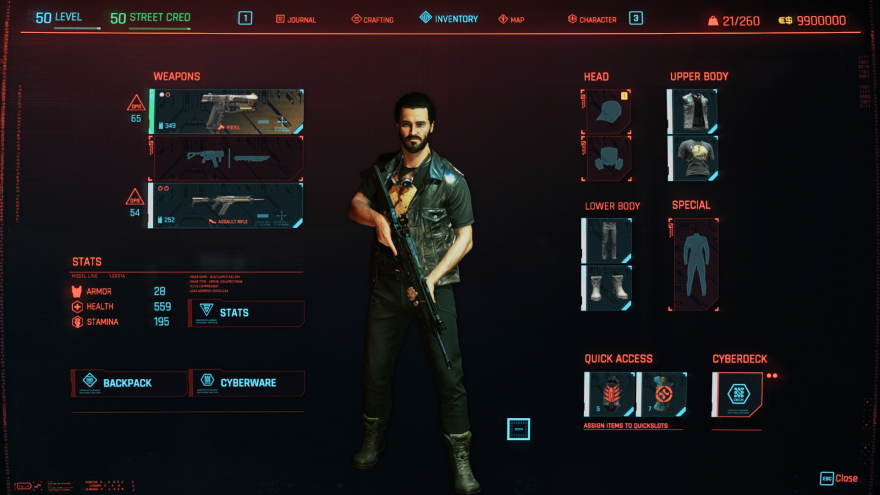Select the Cyberdeck slot

point(736,395)
